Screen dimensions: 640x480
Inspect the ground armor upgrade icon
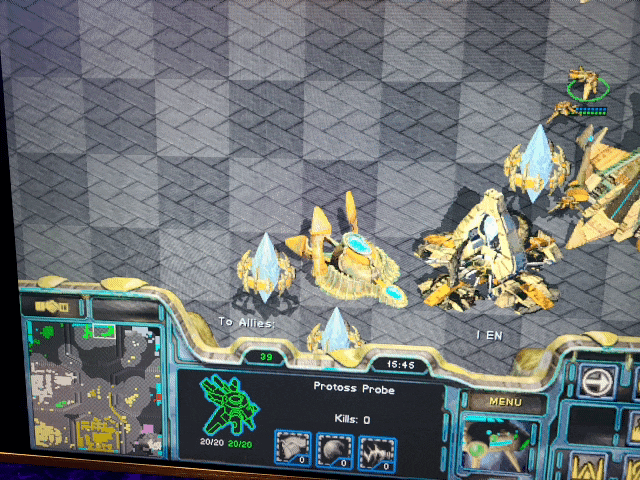pyautogui.click(x=292, y=451)
